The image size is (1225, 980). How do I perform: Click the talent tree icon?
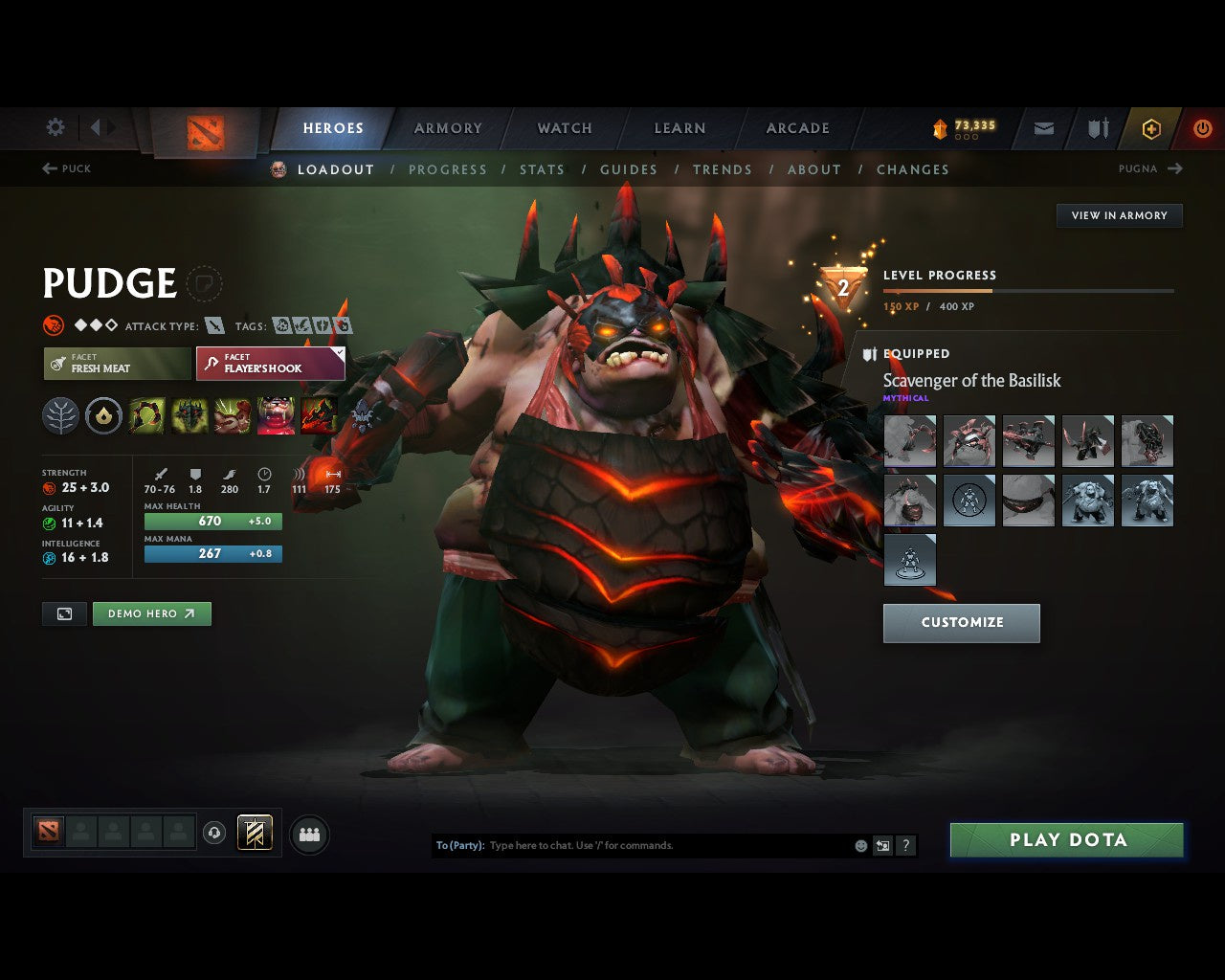tap(61, 414)
